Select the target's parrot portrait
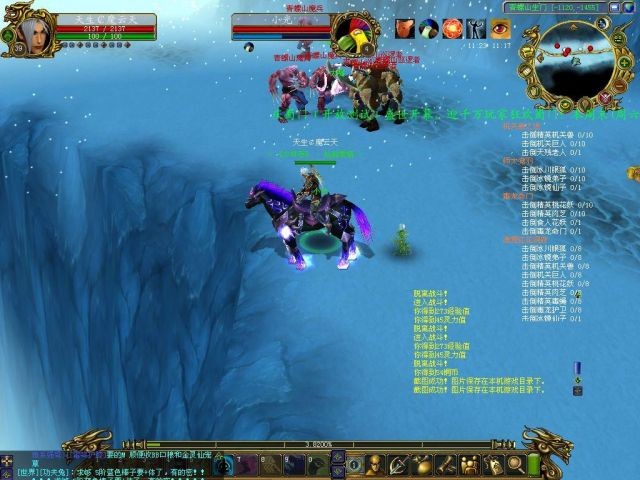640x480 pixels. point(353,31)
